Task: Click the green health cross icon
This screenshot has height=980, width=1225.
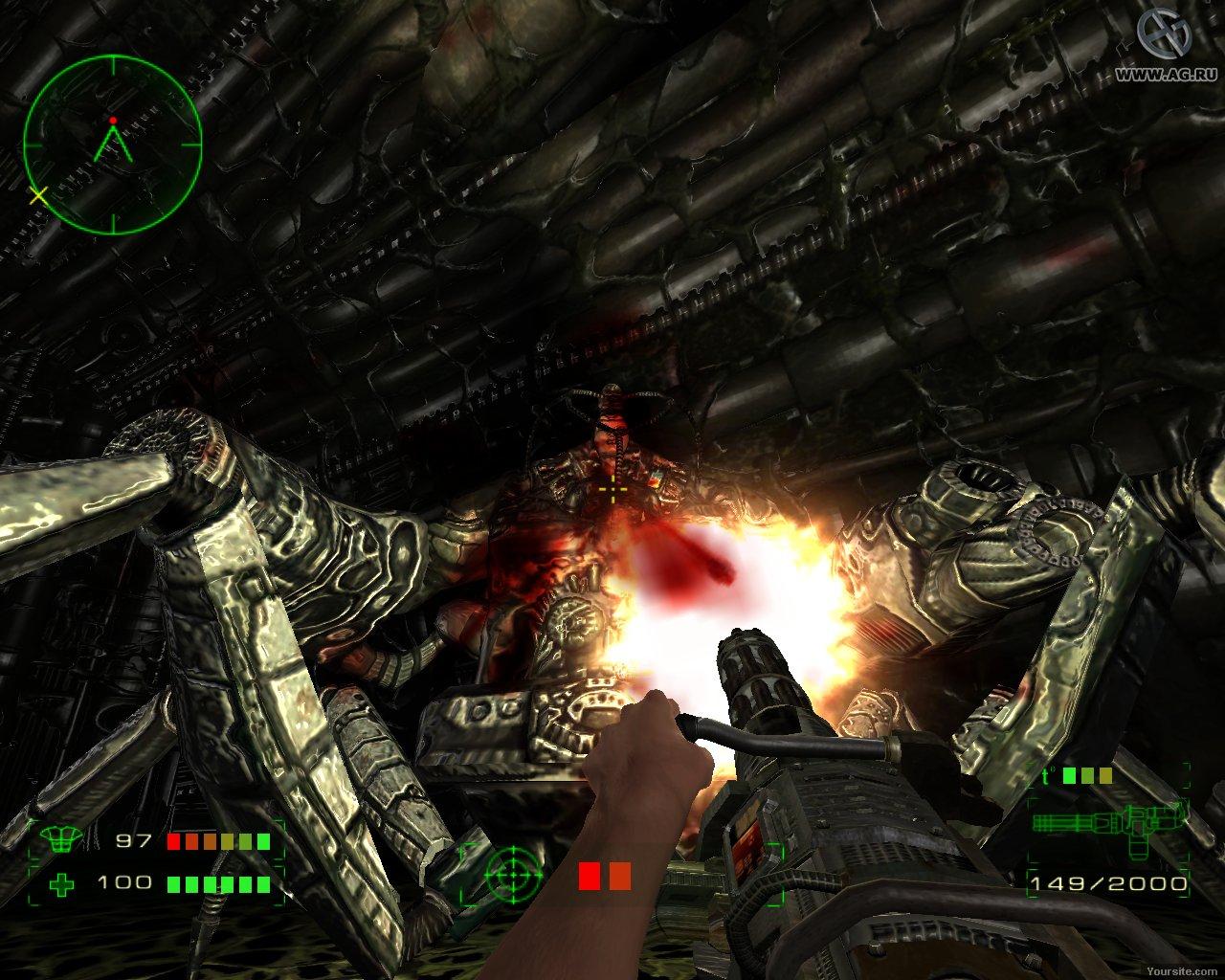Action: (63, 883)
